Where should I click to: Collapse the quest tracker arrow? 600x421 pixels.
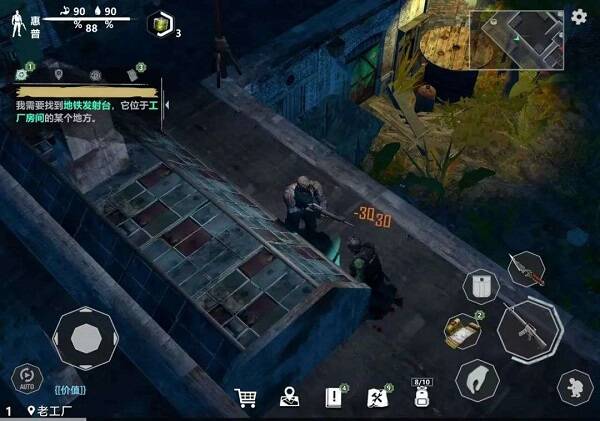click(166, 103)
